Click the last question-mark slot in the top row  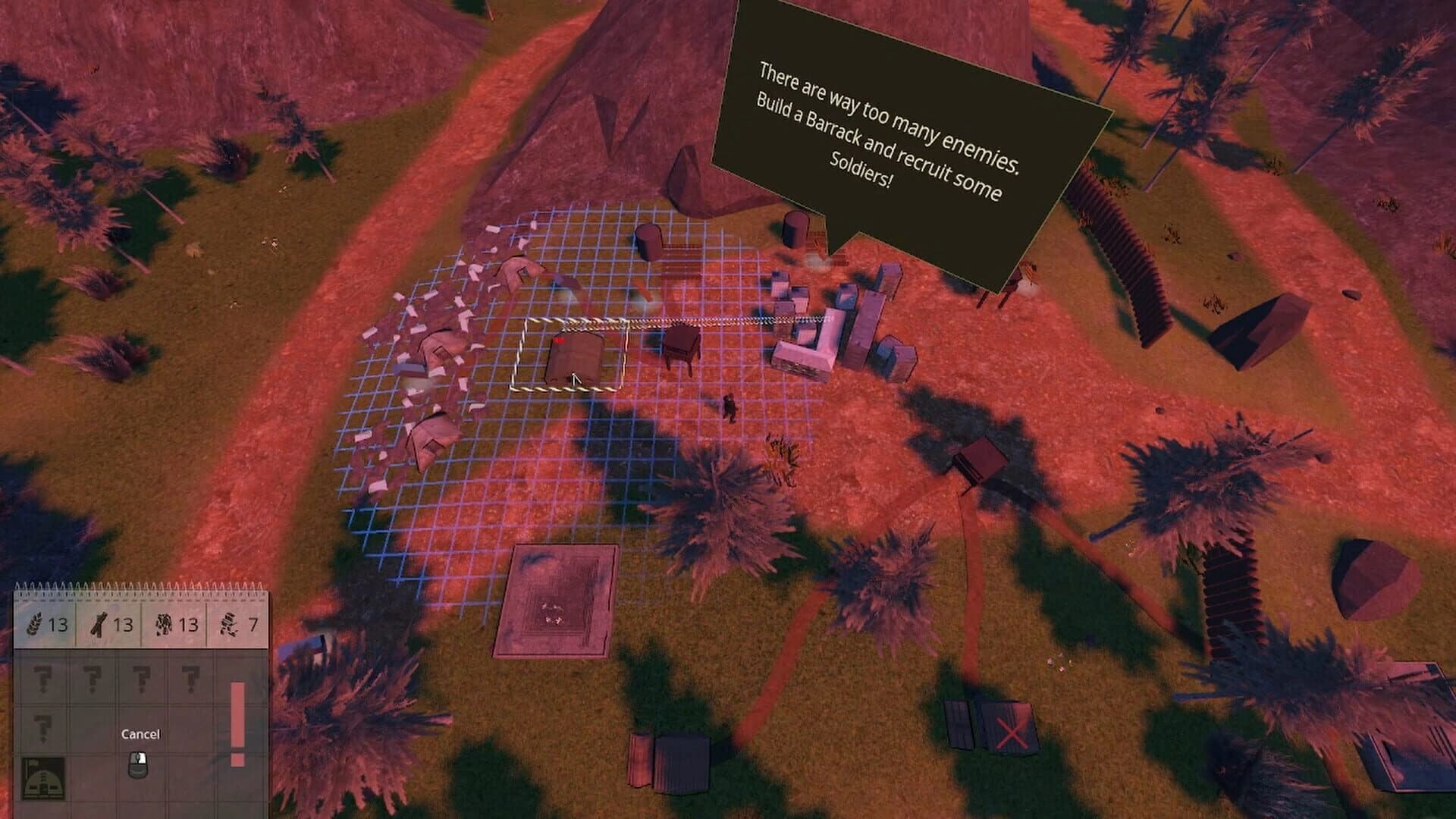190,676
